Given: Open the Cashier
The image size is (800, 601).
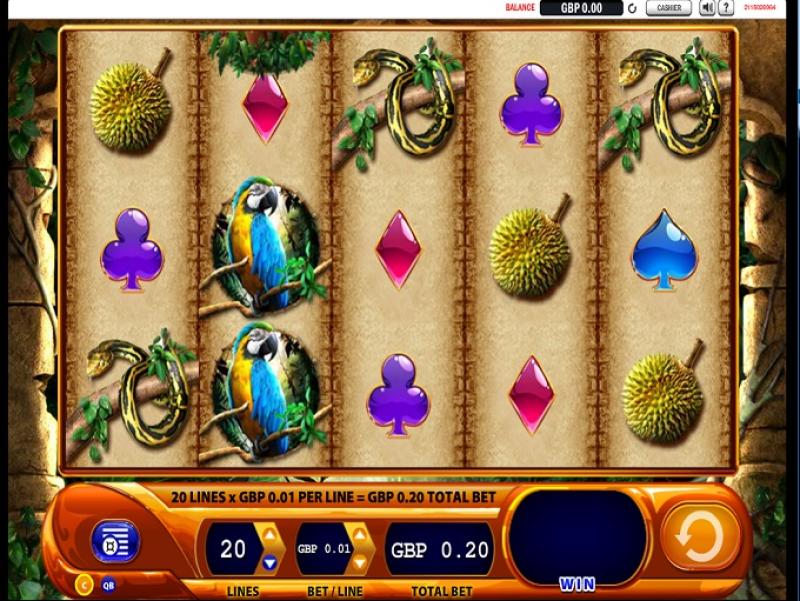Looking at the screenshot, I should pyautogui.click(x=668, y=8).
